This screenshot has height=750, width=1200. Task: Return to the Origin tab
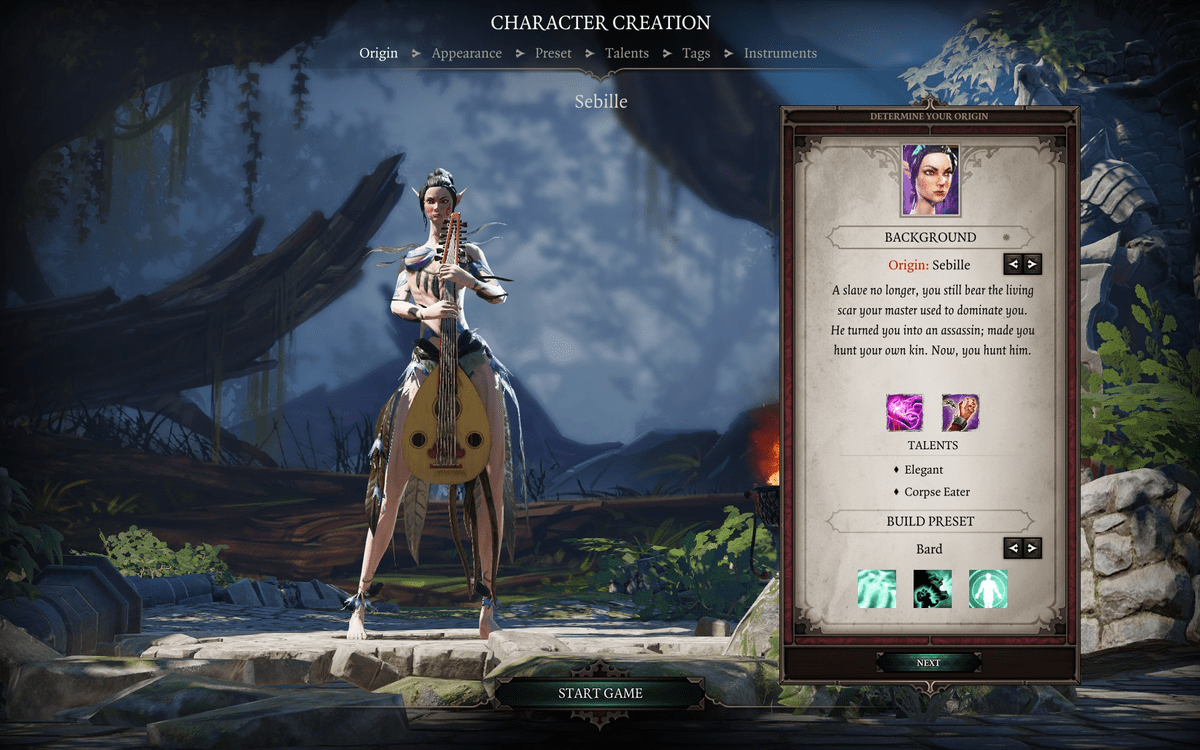378,53
